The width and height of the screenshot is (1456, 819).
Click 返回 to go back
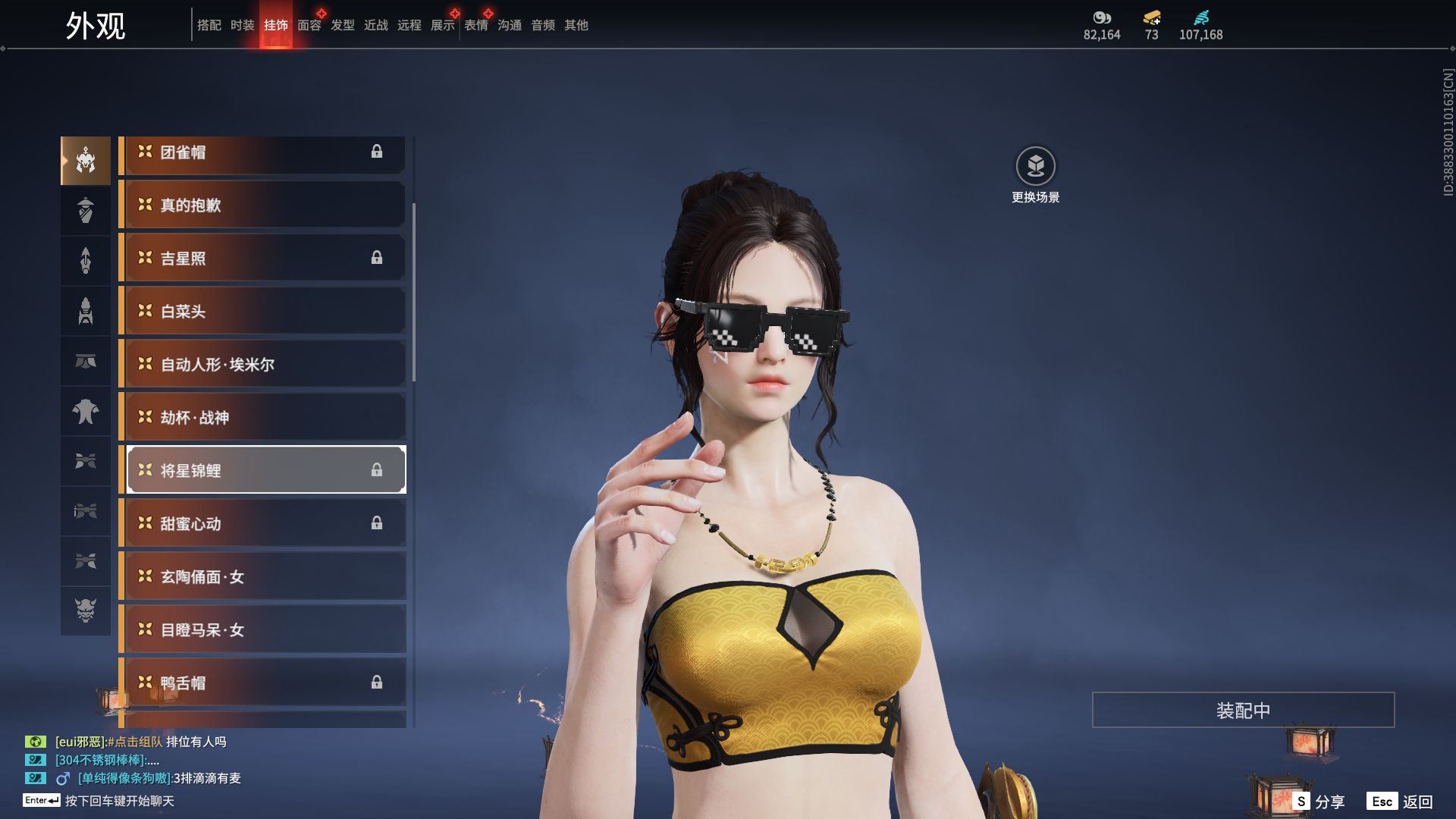tap(1401, 802)
